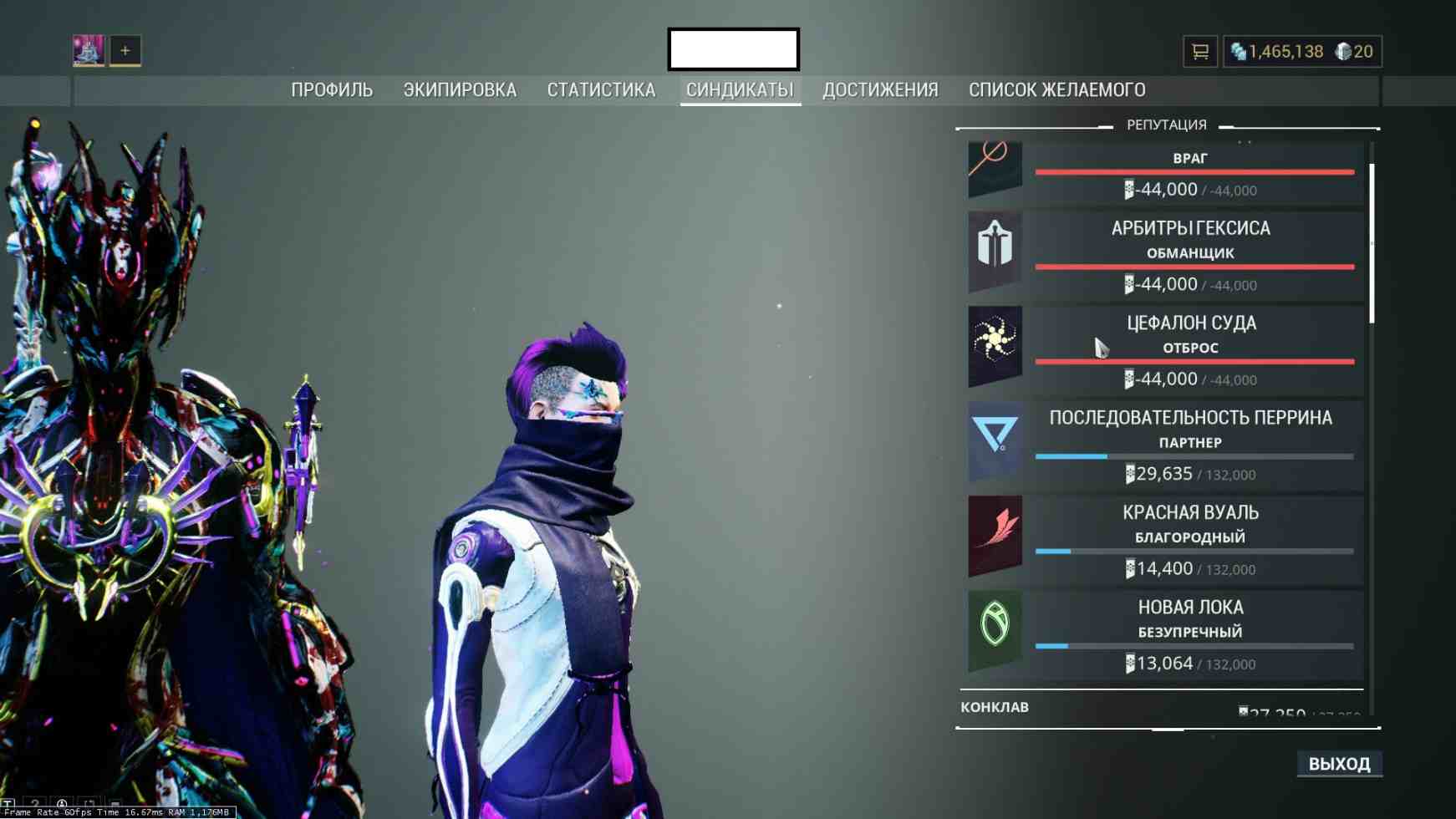Open the market cart icon
1456x819 pixels.
point(1200,52)
